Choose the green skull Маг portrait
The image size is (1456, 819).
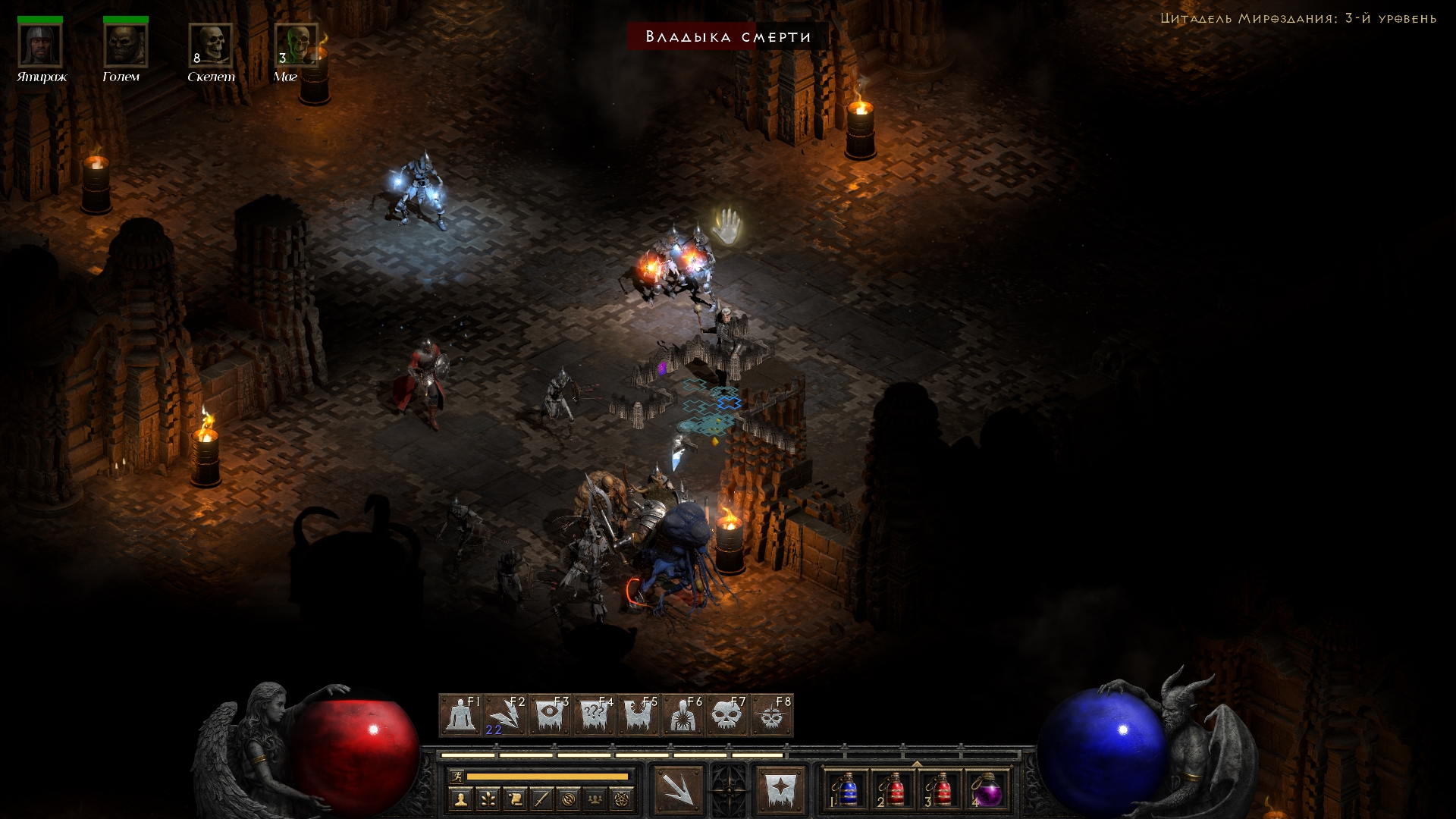[x=296, y=45]
